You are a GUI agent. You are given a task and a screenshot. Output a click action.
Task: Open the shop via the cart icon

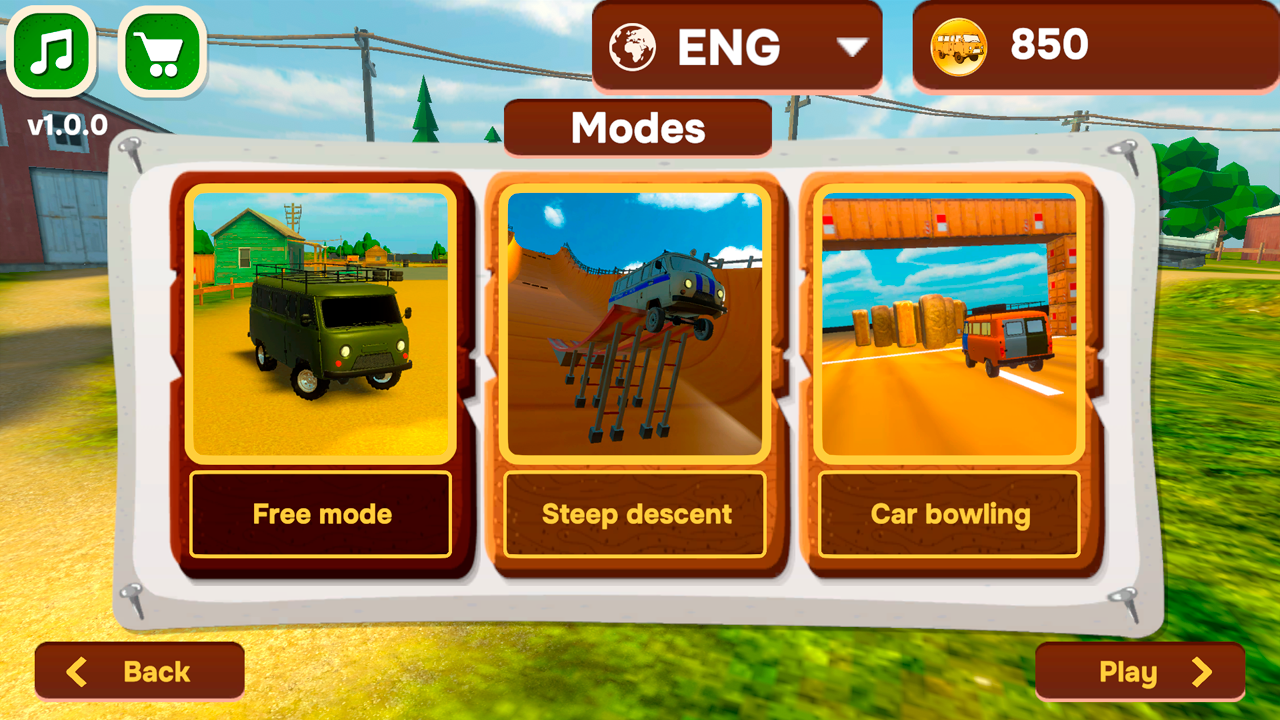pos(162,48)
